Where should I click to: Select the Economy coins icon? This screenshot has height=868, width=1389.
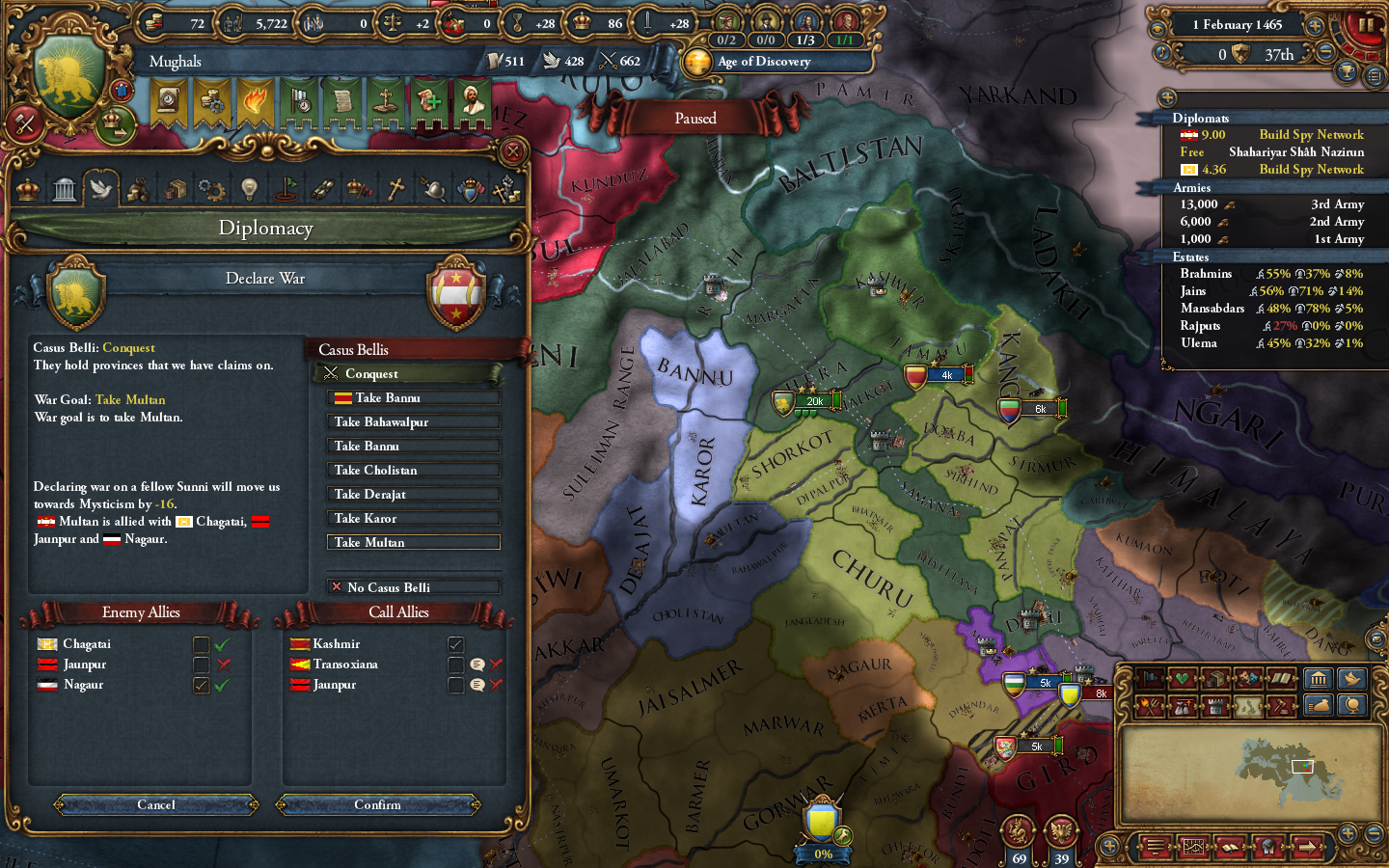pyautogui.click(x=138, y=189)
